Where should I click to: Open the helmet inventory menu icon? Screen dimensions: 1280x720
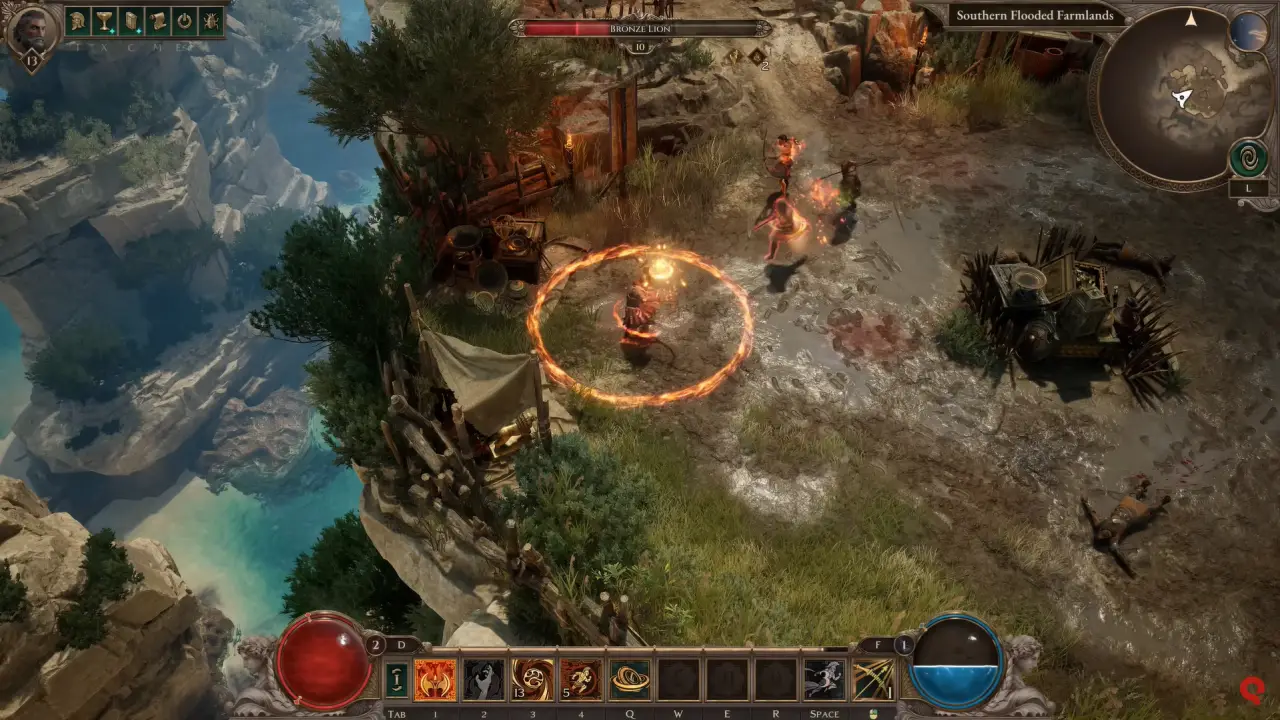78,20
